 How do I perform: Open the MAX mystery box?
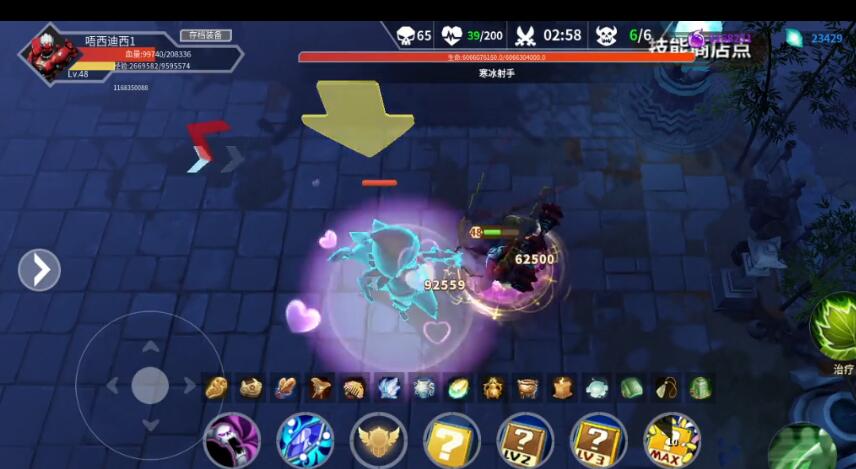point(672,441)
